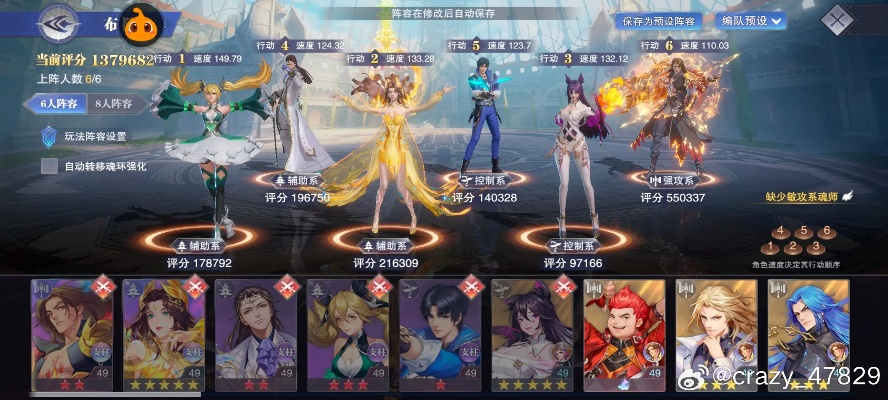Image resolution: width=888 pixels, height=400 pixels.
Task: Switch to the 6人阵容 tab
Action: tap(57, 103)
